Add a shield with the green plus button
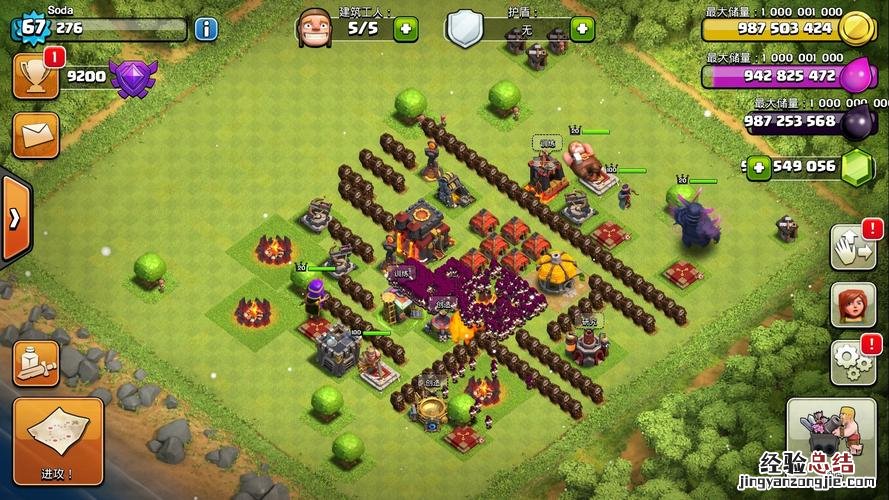 pos(582,29)
